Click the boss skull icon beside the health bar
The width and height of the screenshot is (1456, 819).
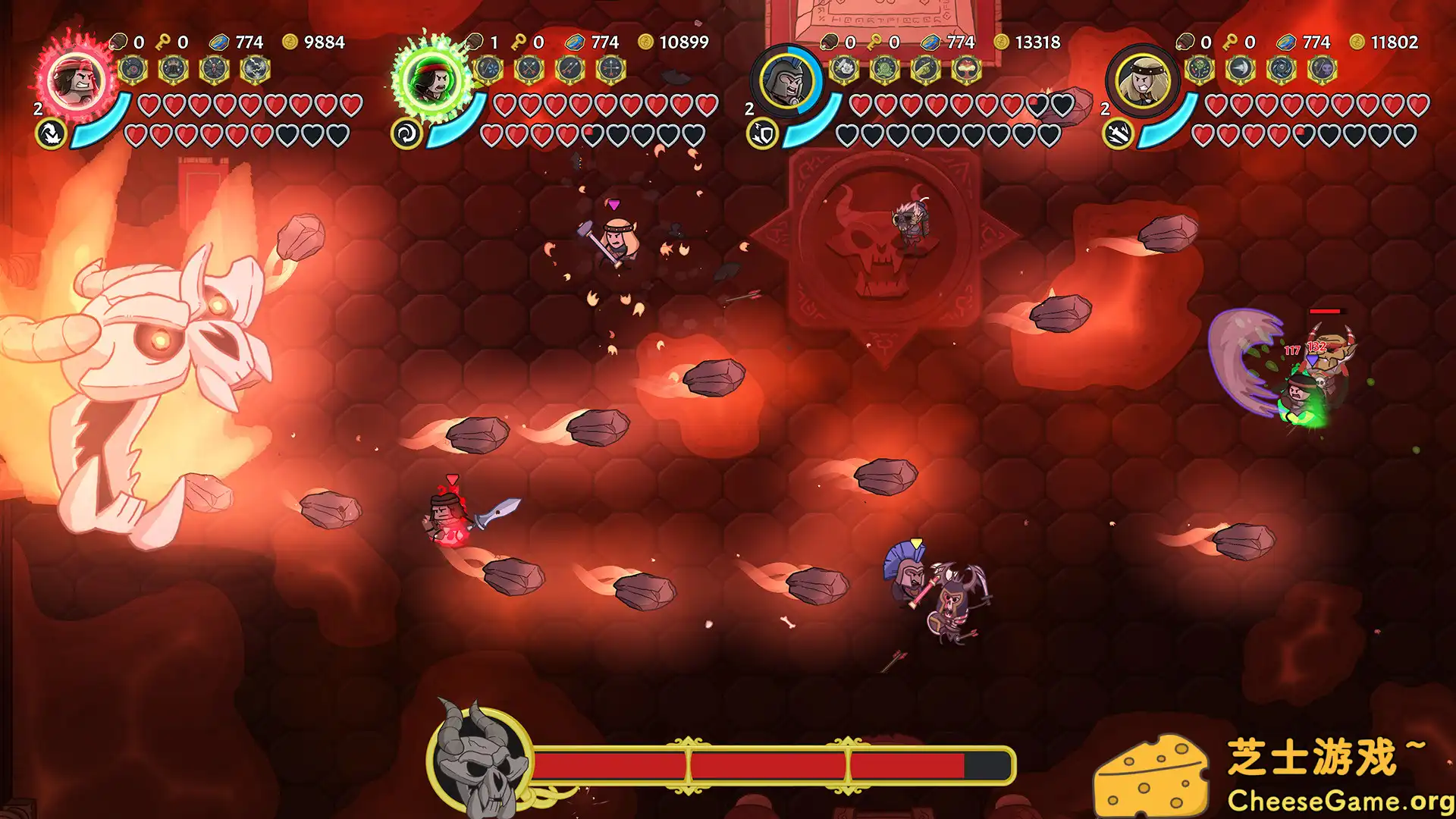pos(483,766)
